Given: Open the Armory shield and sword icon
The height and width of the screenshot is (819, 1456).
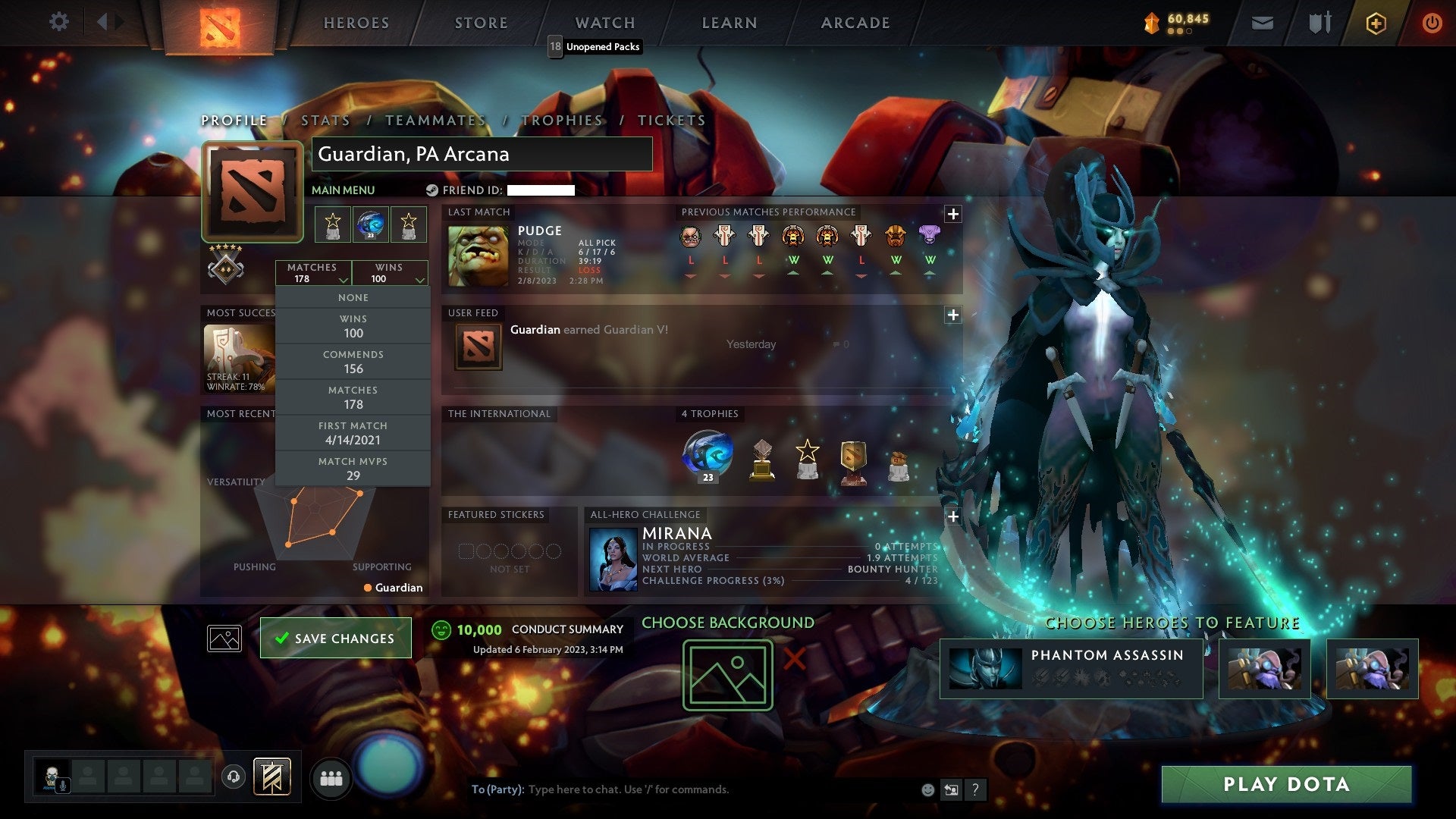Looking at the screenshot, I should point(1319,22).
